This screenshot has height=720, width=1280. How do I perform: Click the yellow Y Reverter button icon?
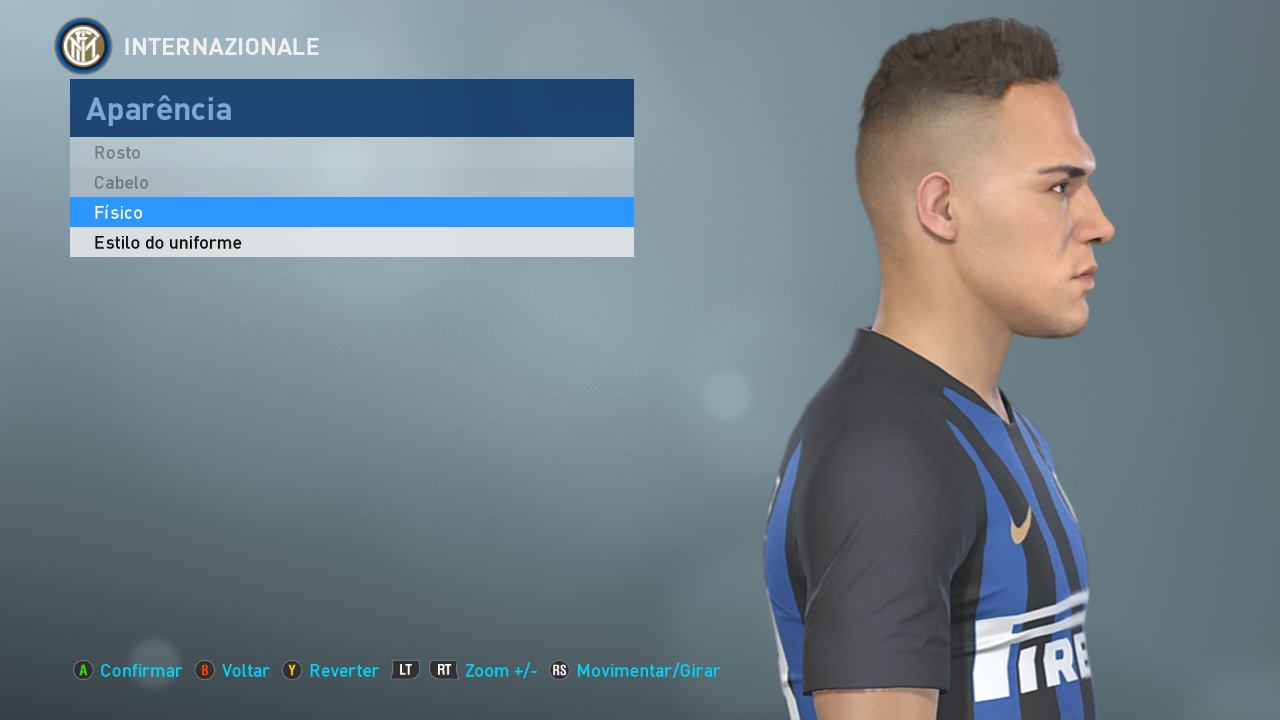point(292,671)
